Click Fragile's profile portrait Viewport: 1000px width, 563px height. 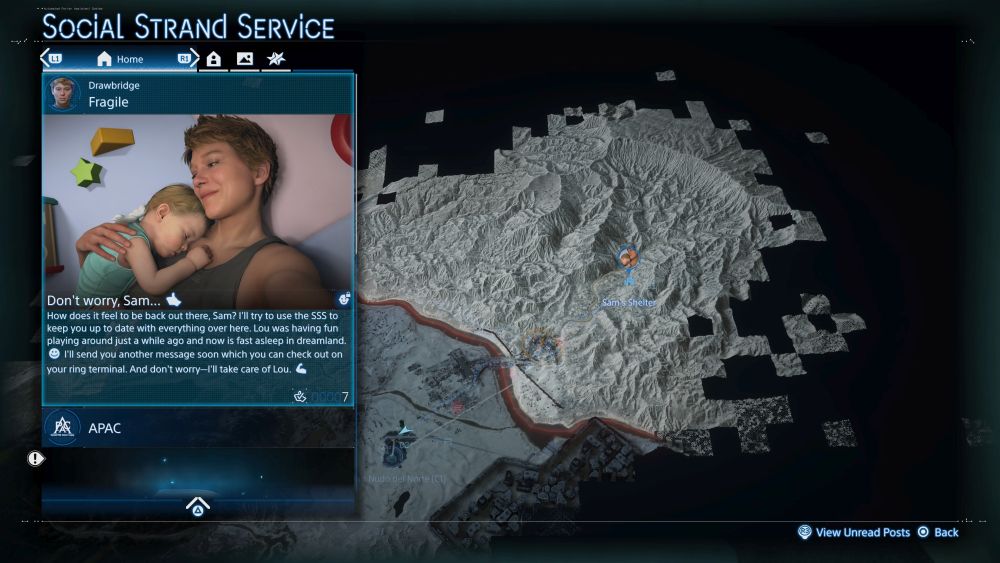[65, 94]
